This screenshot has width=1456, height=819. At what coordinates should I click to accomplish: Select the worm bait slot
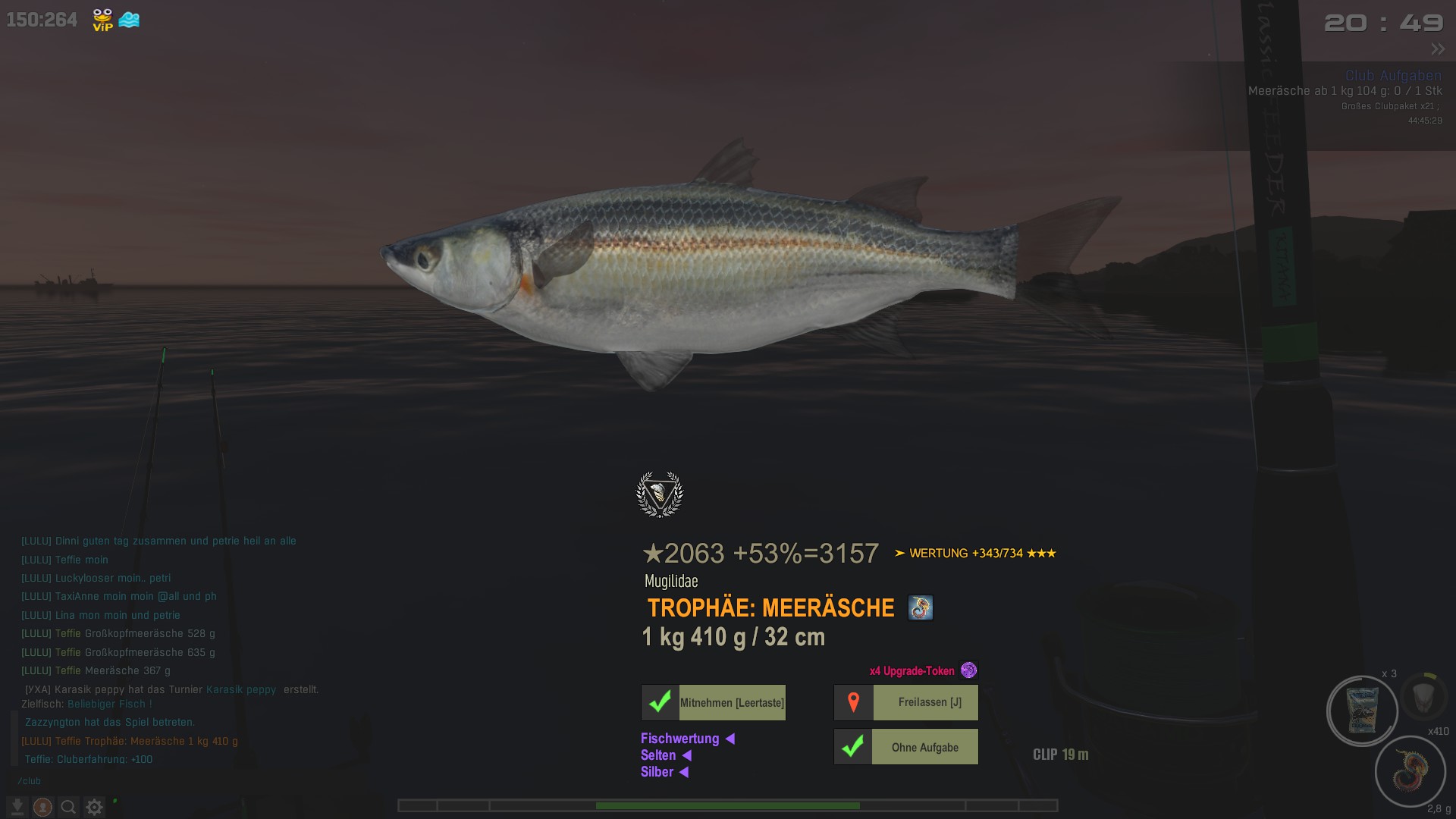(1410, 771)
